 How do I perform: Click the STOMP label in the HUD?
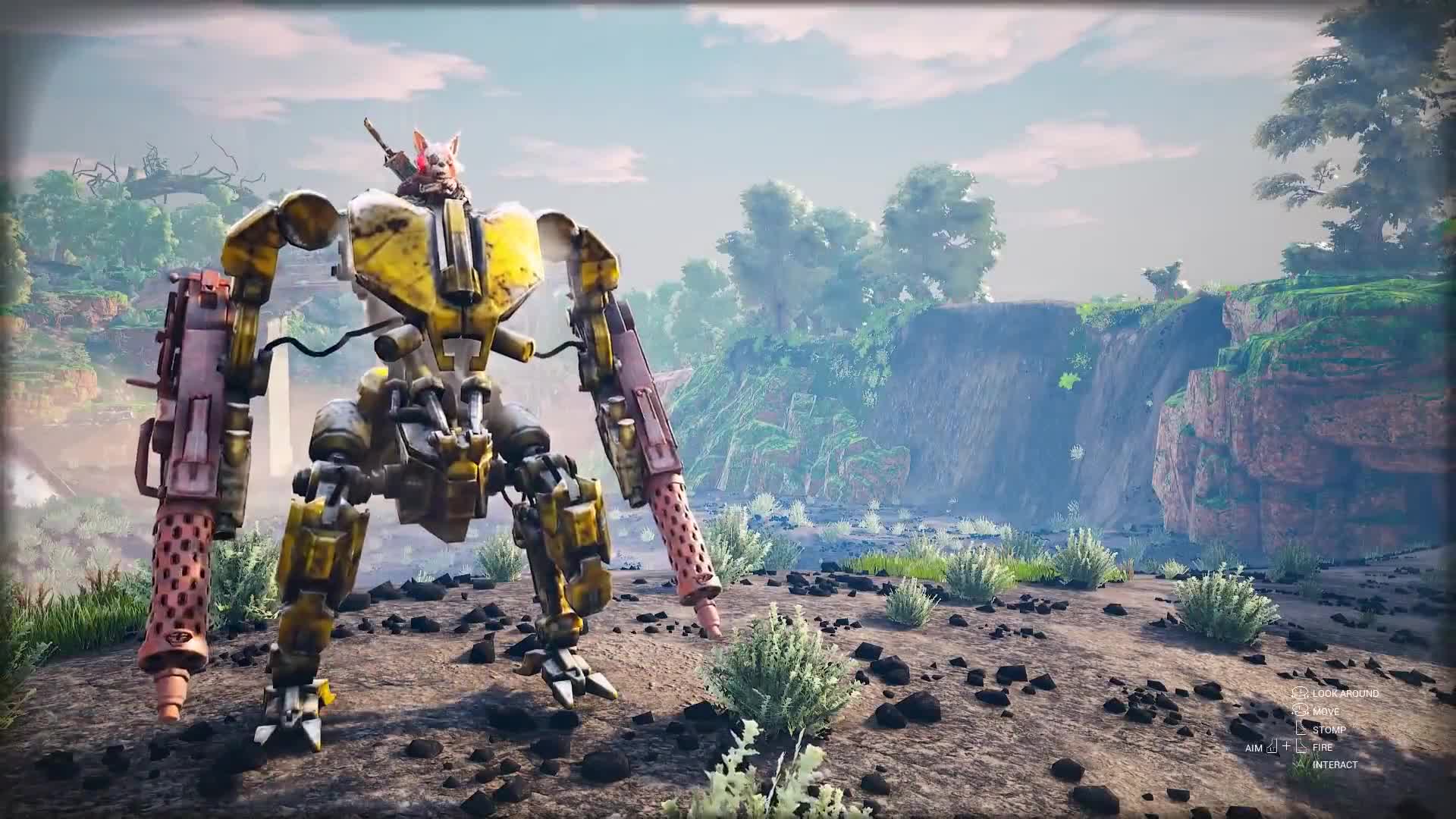click(x=1329, y=730)
